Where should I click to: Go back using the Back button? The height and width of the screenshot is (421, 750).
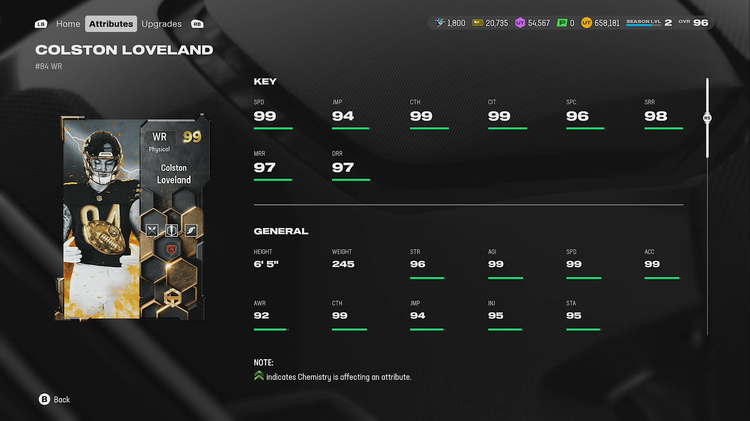[x=54, y=399]
